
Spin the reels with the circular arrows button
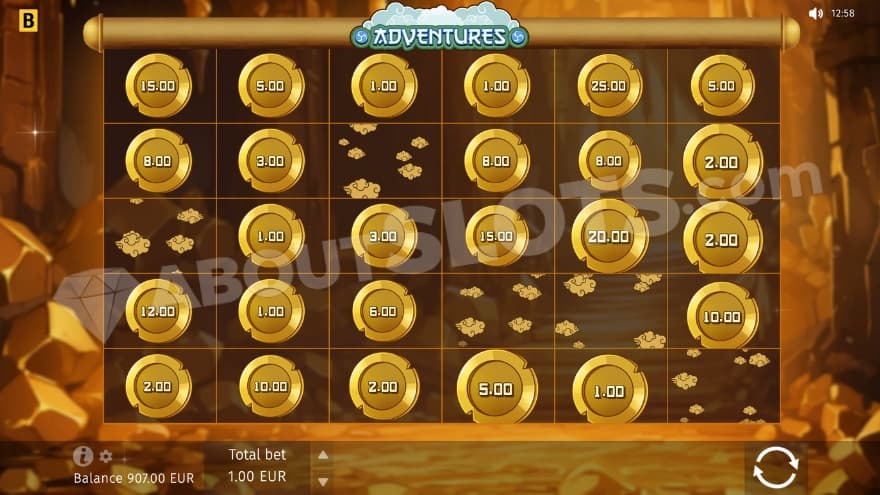(x=776, y=467)
